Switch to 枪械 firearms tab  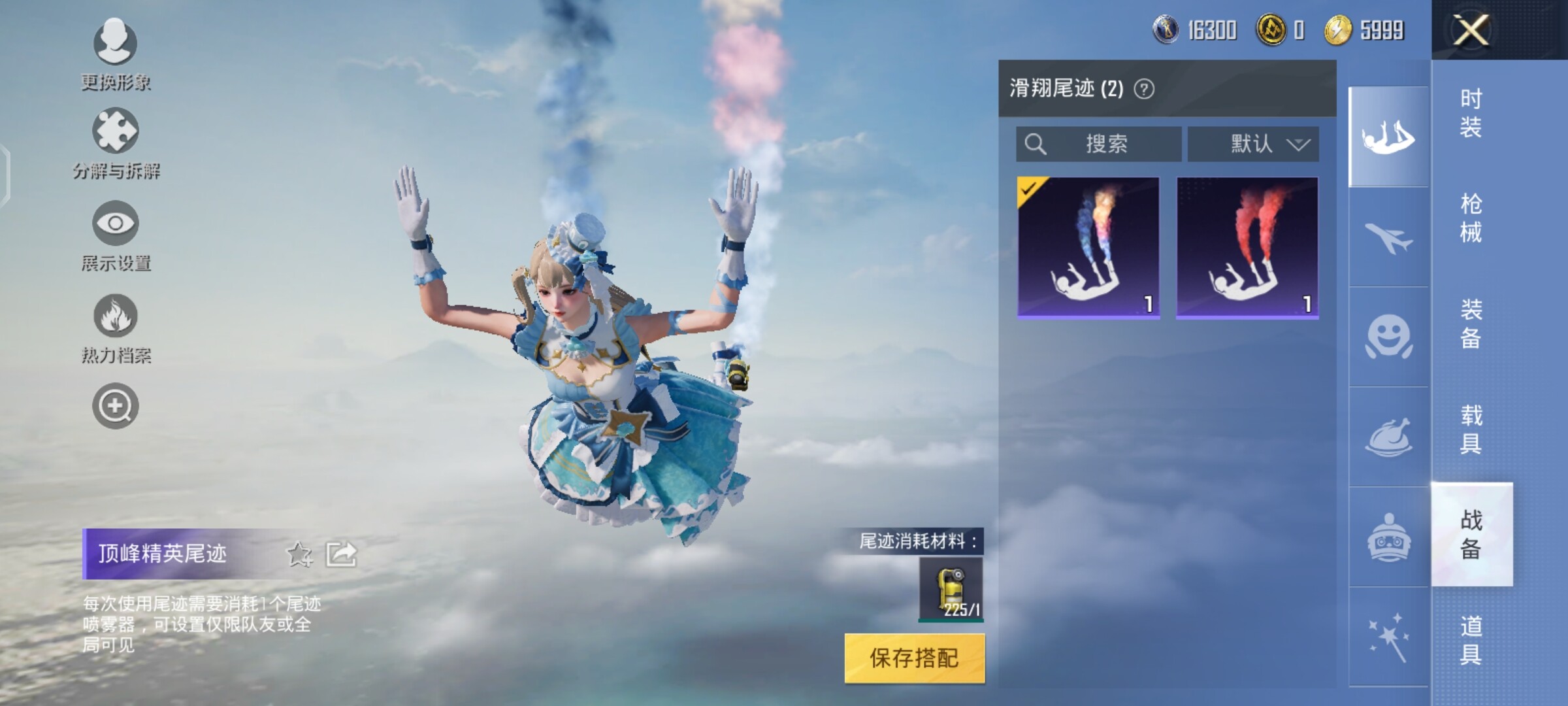pyautogui.click(x=1471, y=218)
